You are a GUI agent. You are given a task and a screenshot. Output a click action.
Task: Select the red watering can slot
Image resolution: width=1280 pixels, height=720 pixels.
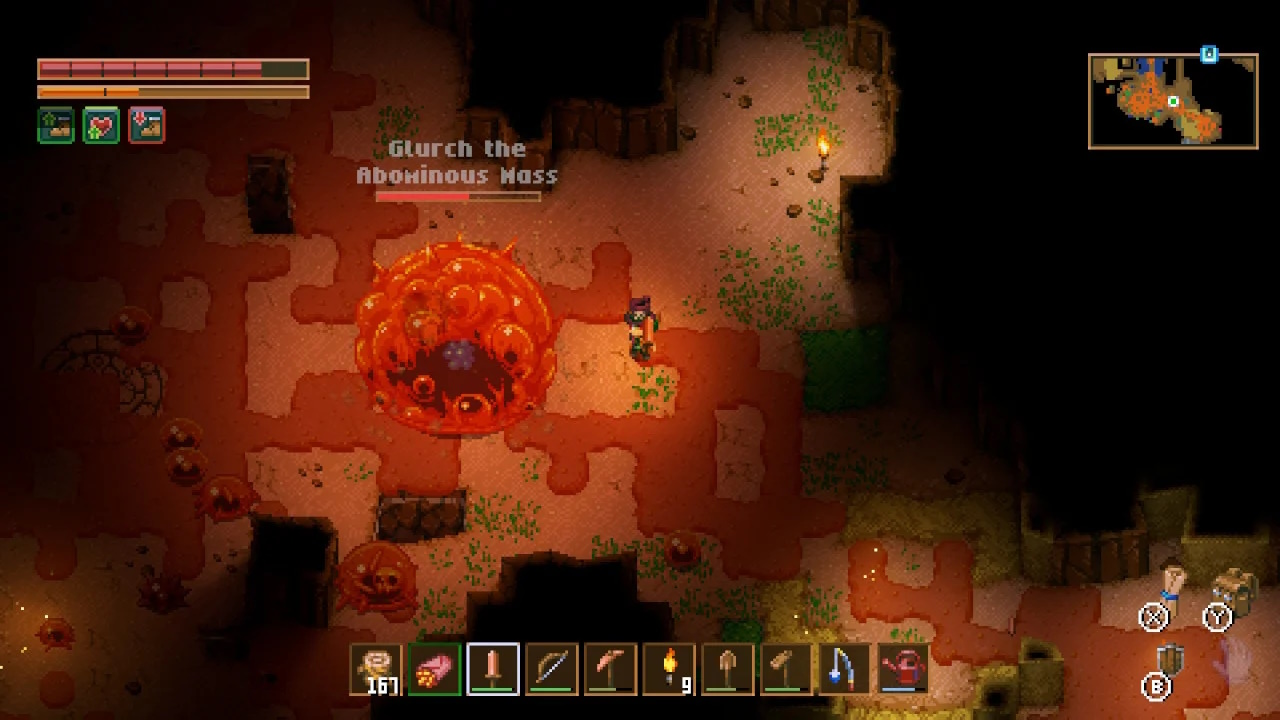click(x=904, y=669)
